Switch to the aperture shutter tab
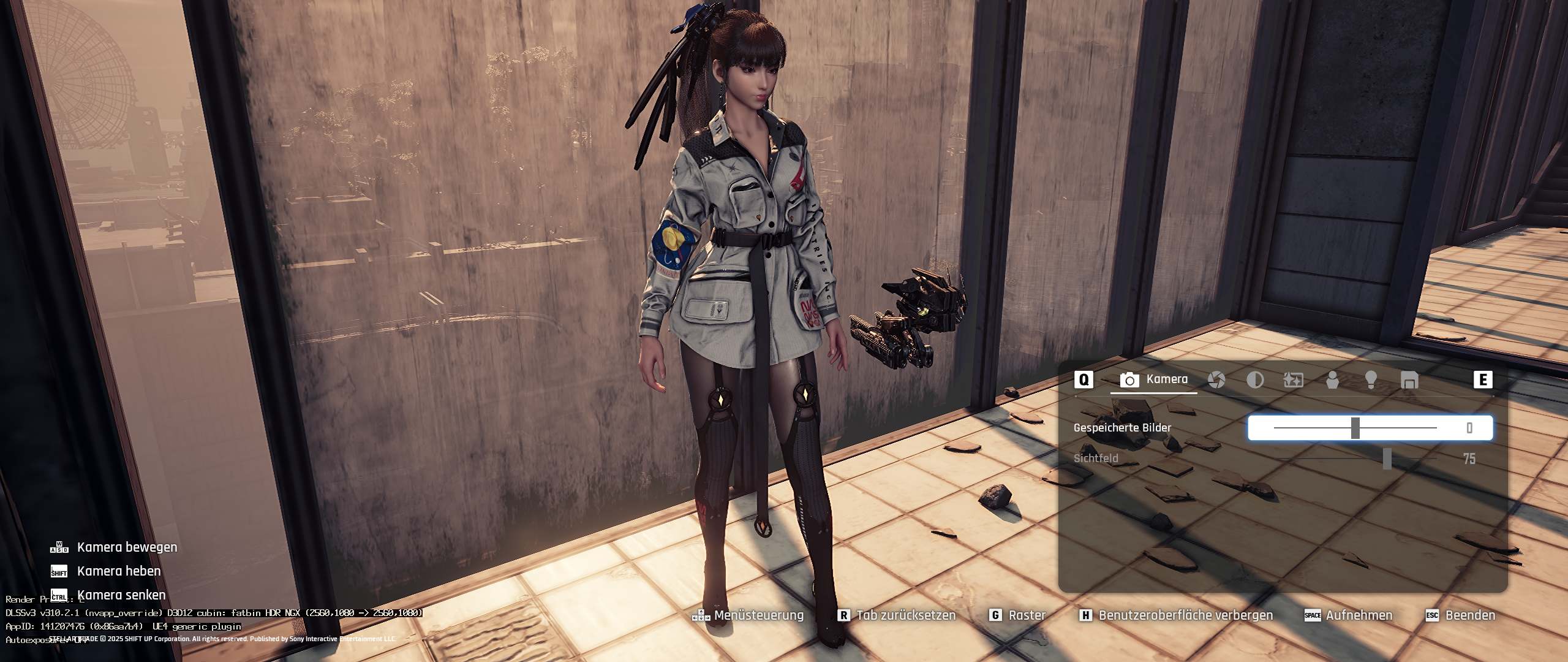The image size is (1568, 662). coord(1216,380)
